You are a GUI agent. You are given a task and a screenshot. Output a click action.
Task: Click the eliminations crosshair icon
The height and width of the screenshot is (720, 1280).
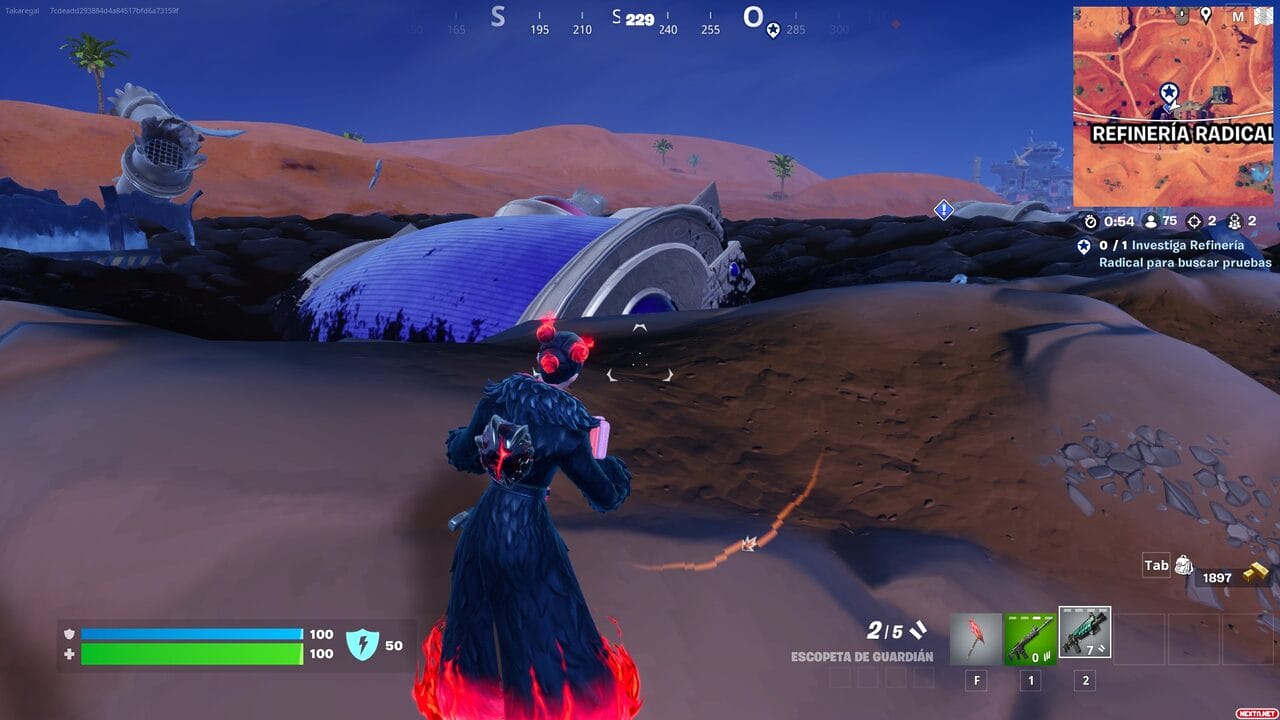[1195, 222]
